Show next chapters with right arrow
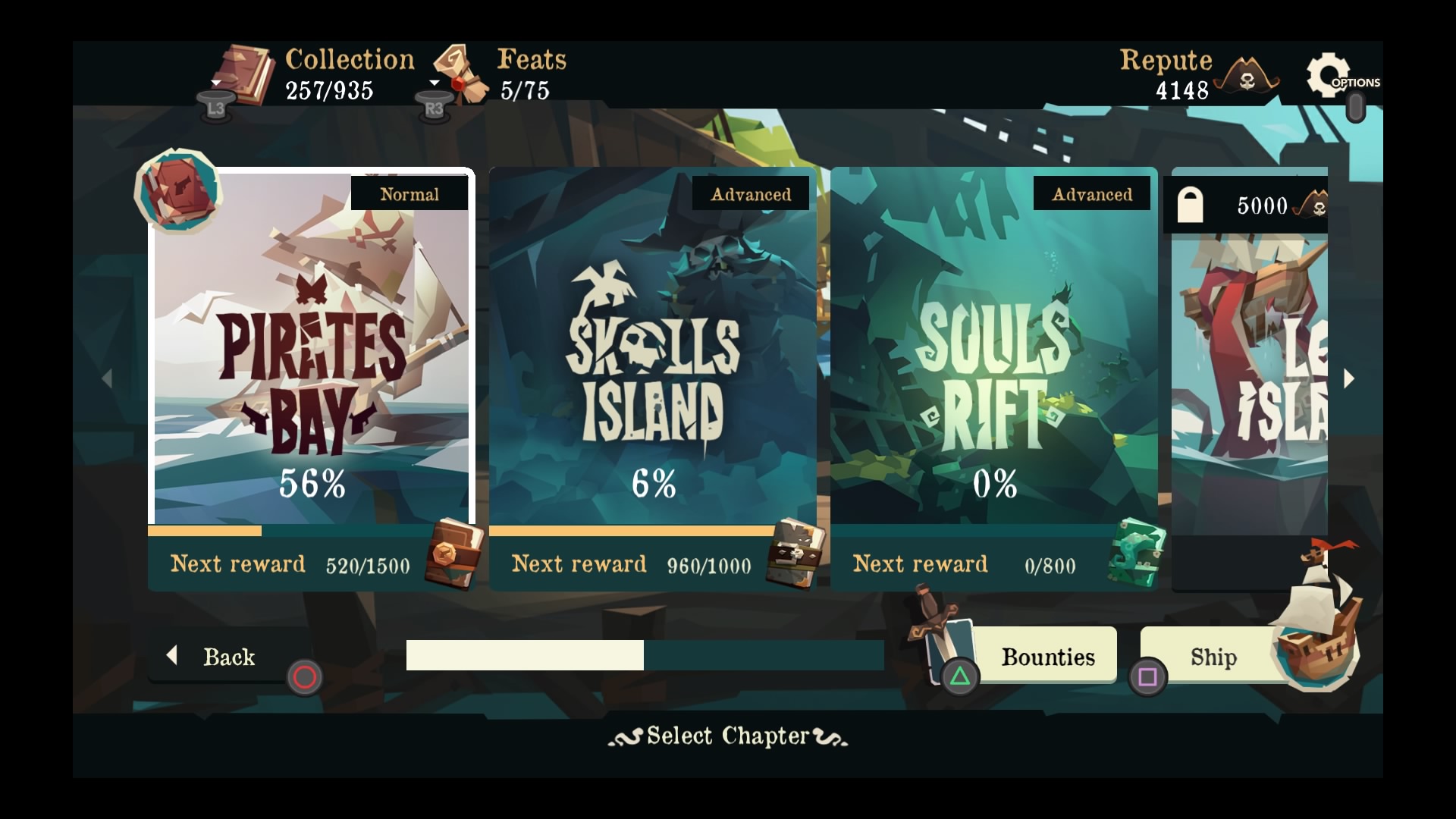 (1348, 378)
